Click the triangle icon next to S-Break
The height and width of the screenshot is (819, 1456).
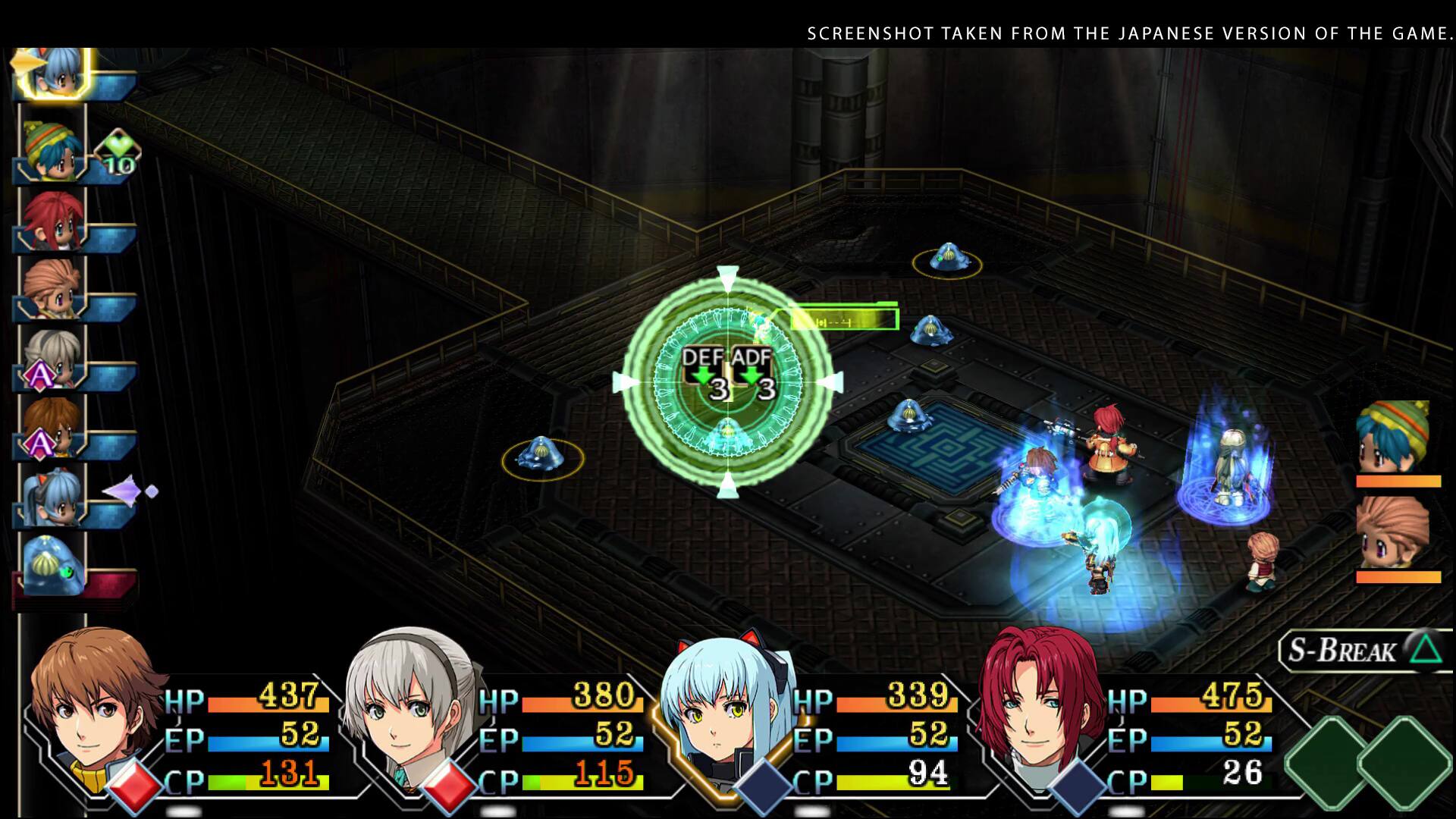coord(1424,648)
